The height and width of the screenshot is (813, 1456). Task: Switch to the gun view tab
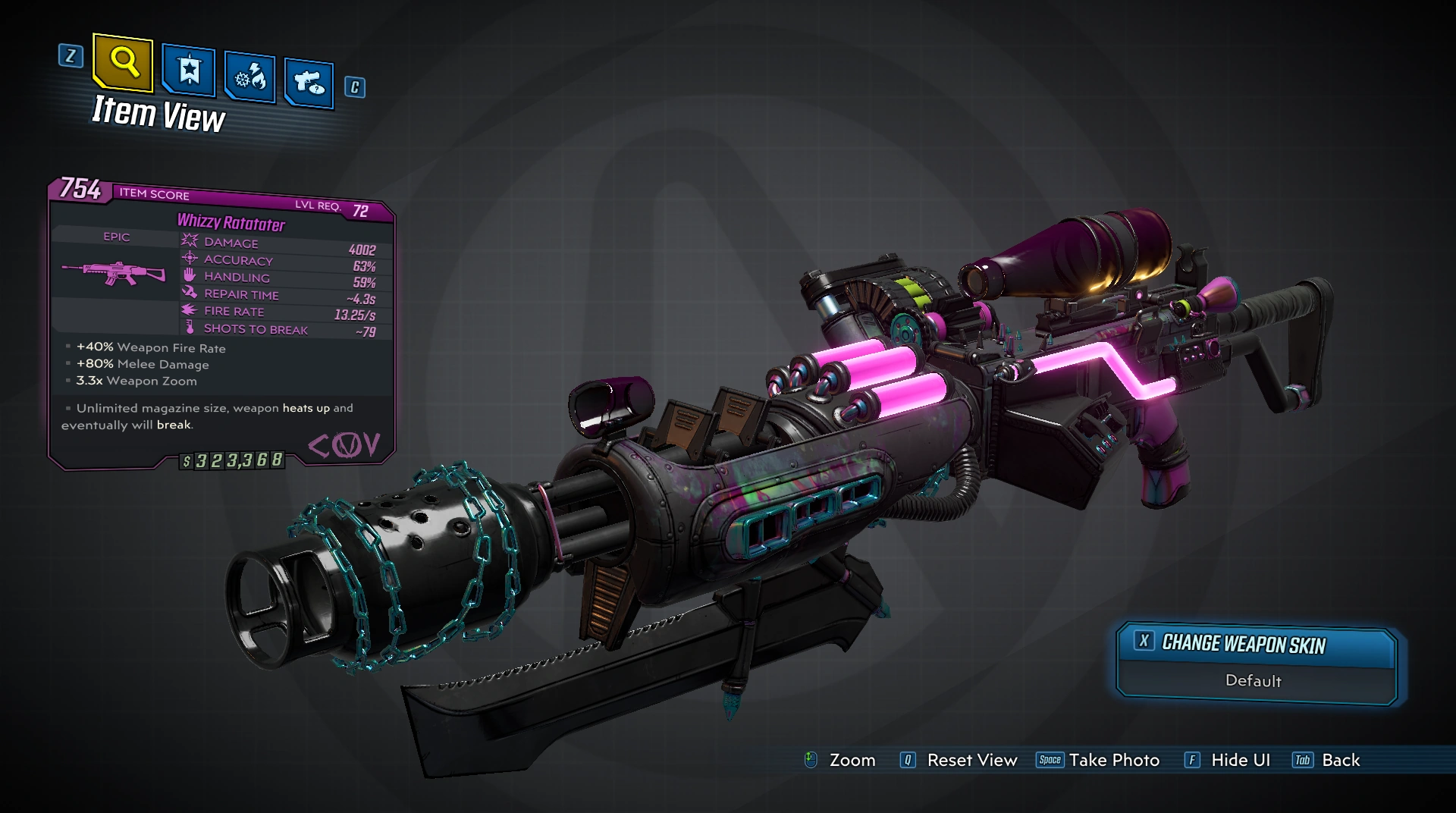pos(309,82)
